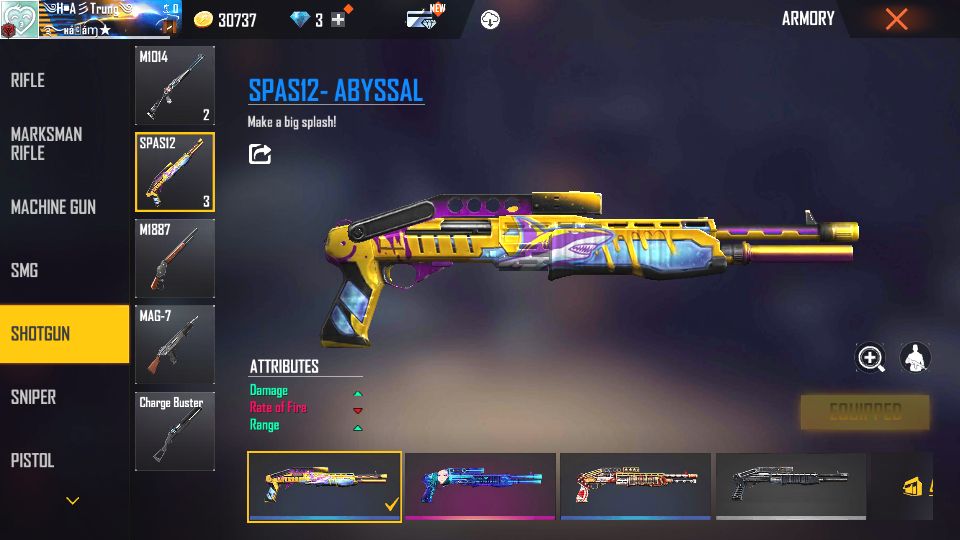Open the player profile avatar
The width and height of the screenshot is (960, 540).
[x=19, y=19]
